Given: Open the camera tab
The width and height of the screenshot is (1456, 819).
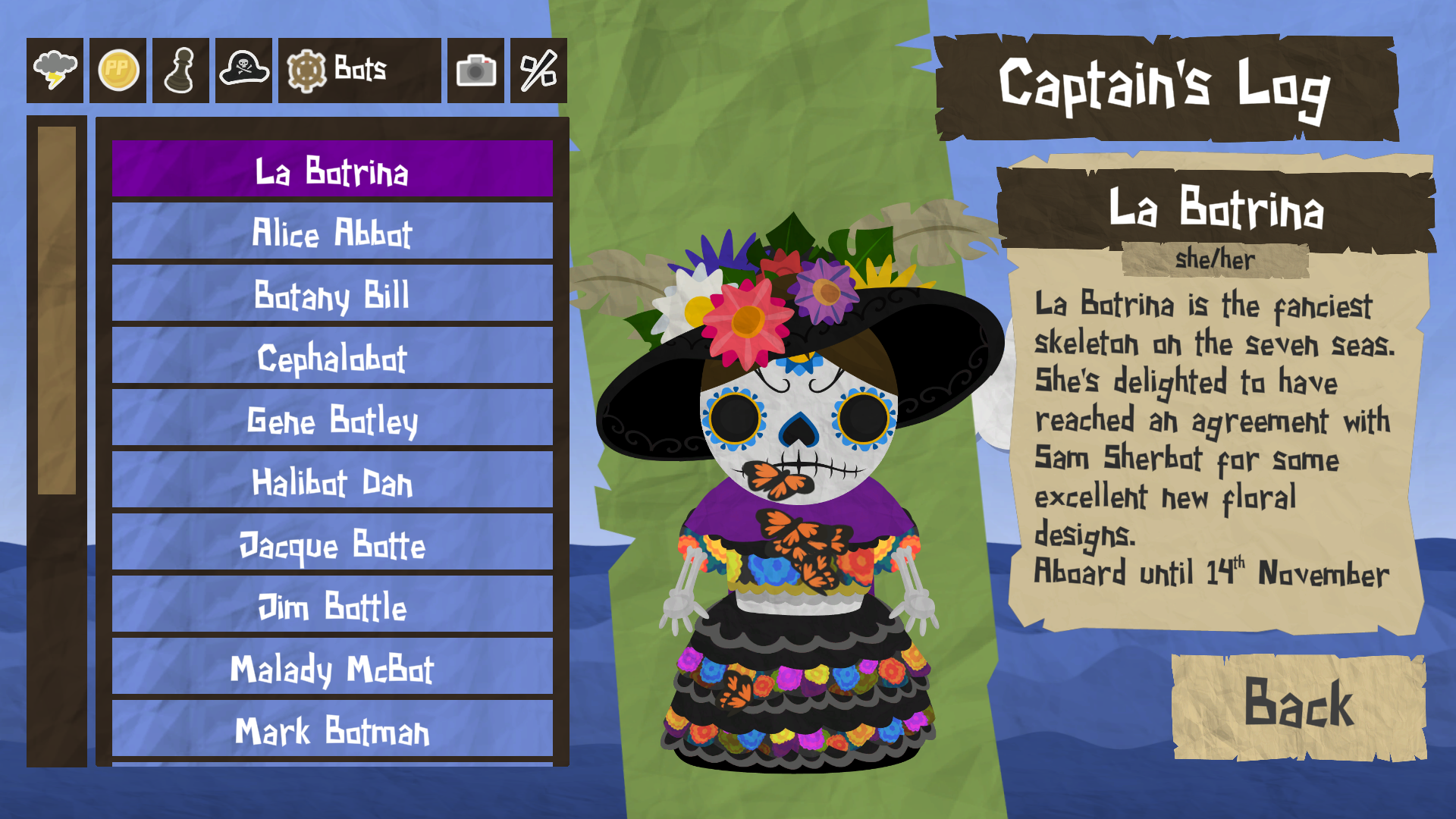Looking at the screenshot, I should click(475, 71).
